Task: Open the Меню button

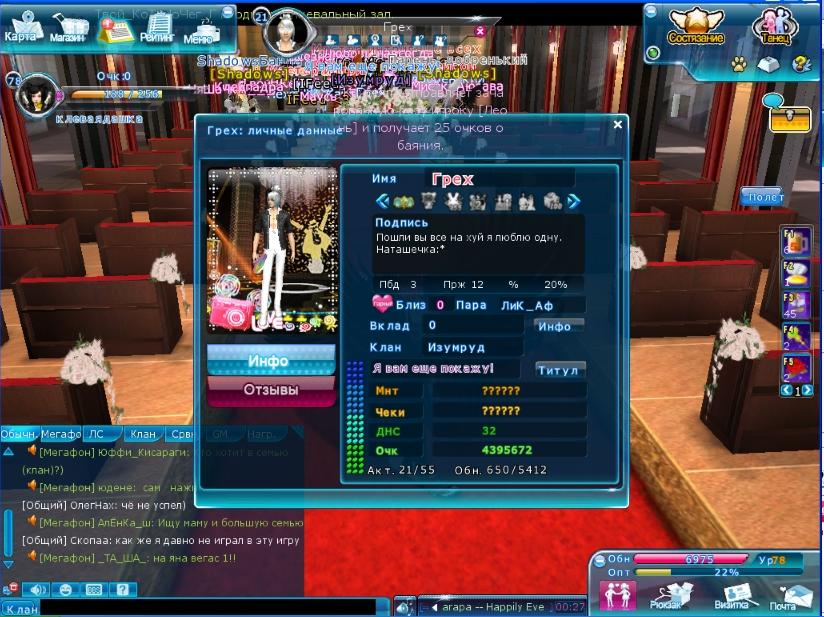Action: (x=199, y=31)
